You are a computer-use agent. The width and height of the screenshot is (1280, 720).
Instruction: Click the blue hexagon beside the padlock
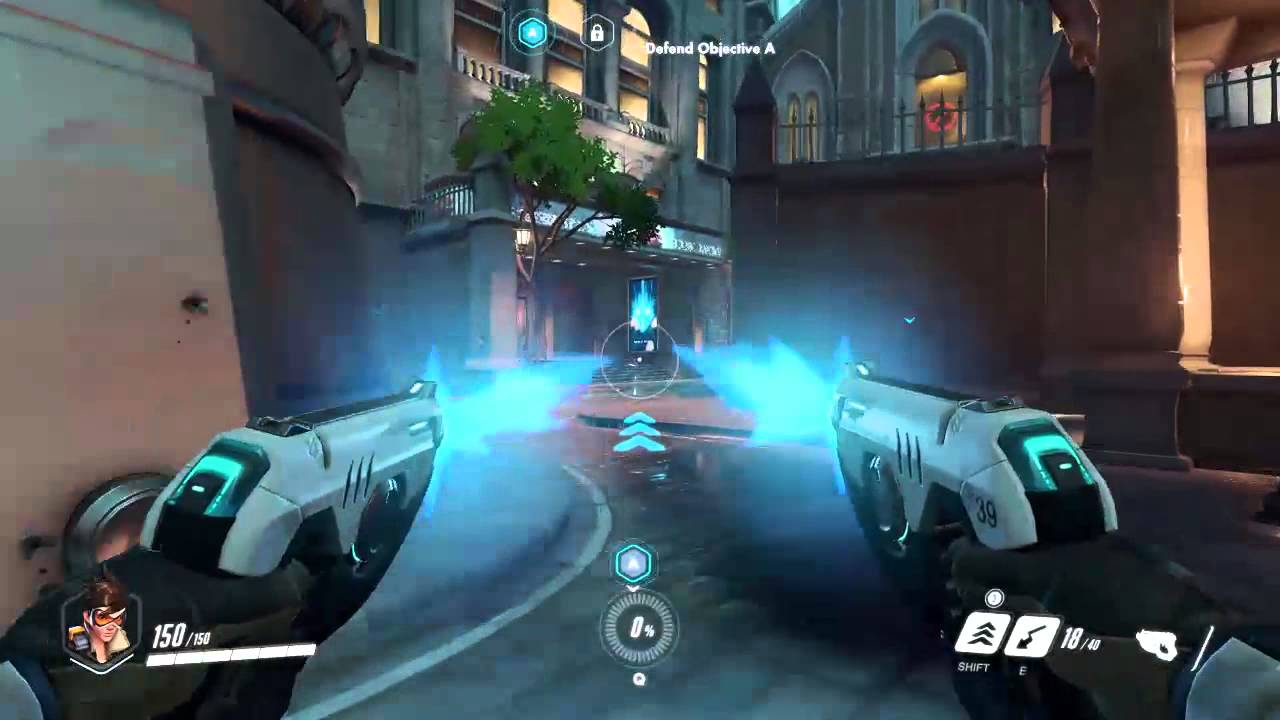click(x=533, y=34)
